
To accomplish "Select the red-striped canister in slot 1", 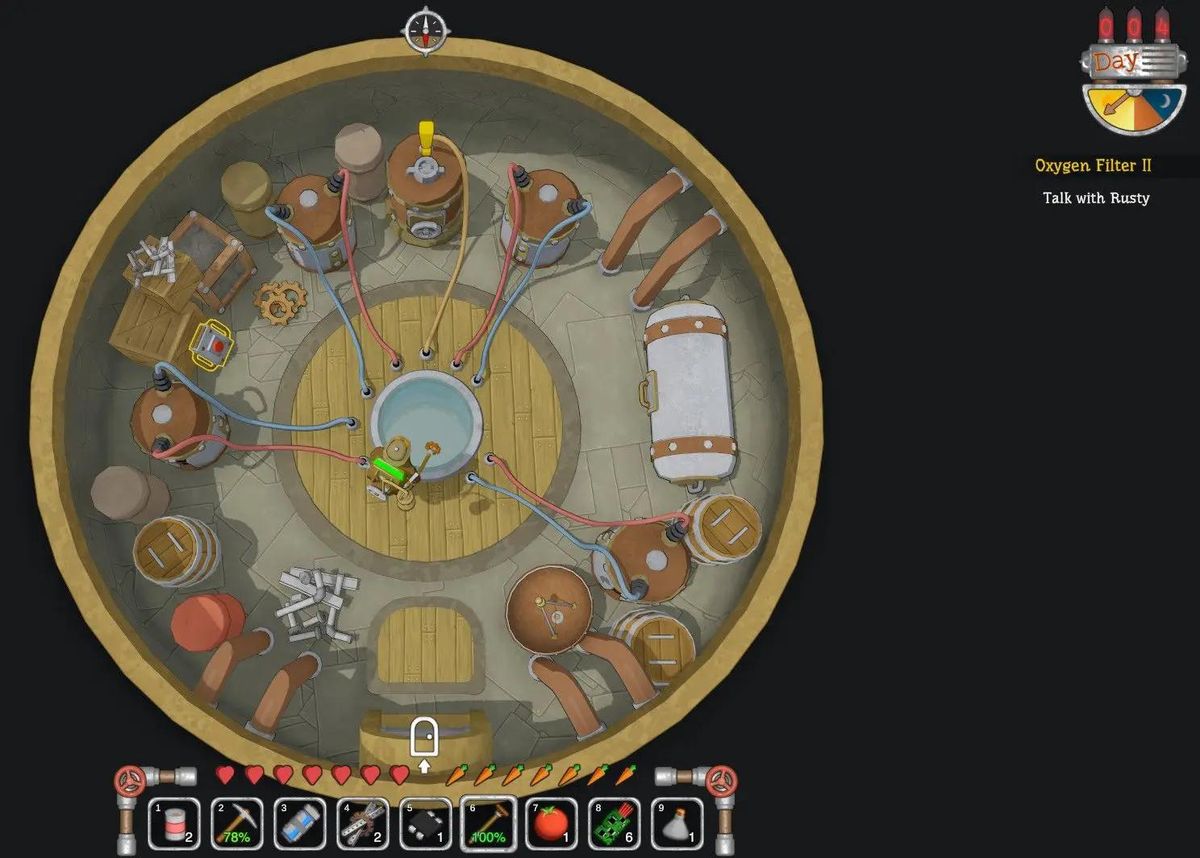I will click(174, 823).
